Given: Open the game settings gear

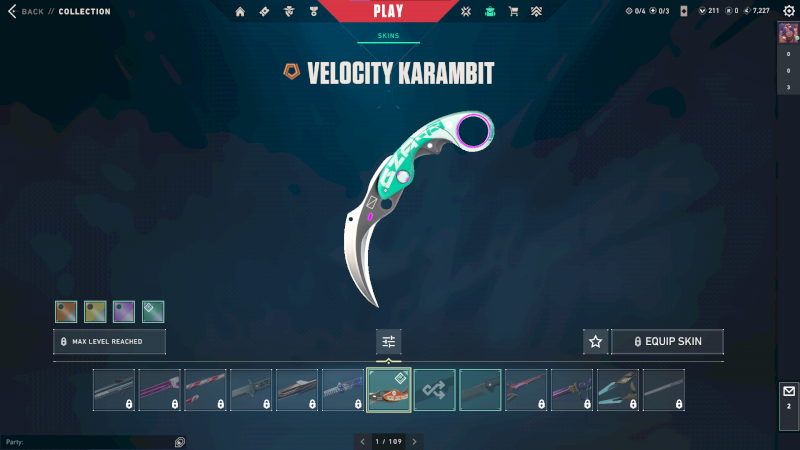Looking at the screenshot, I should [787, 11].
